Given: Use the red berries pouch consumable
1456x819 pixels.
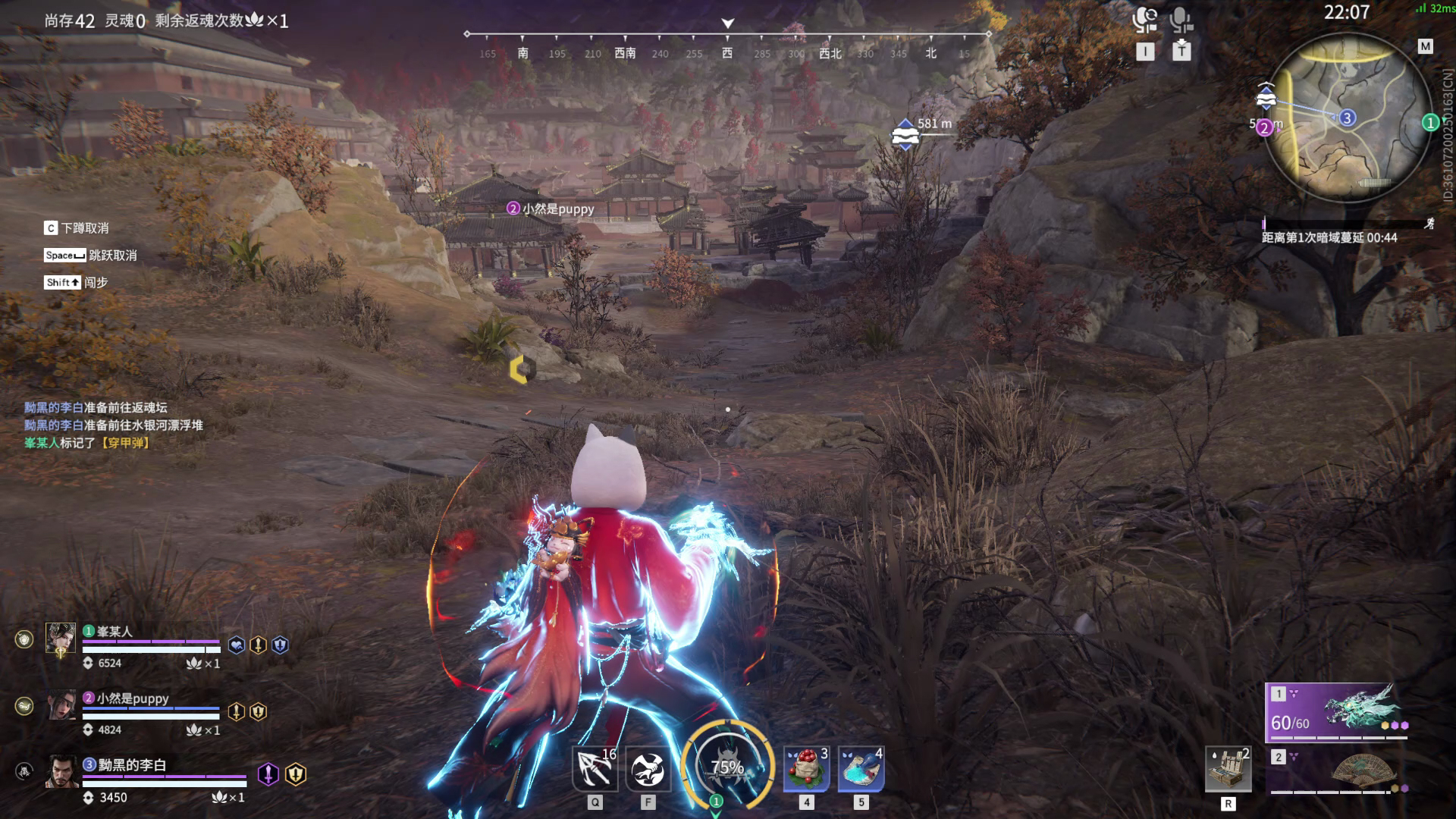Looking at the screenshot, I should tap(806, 768).
